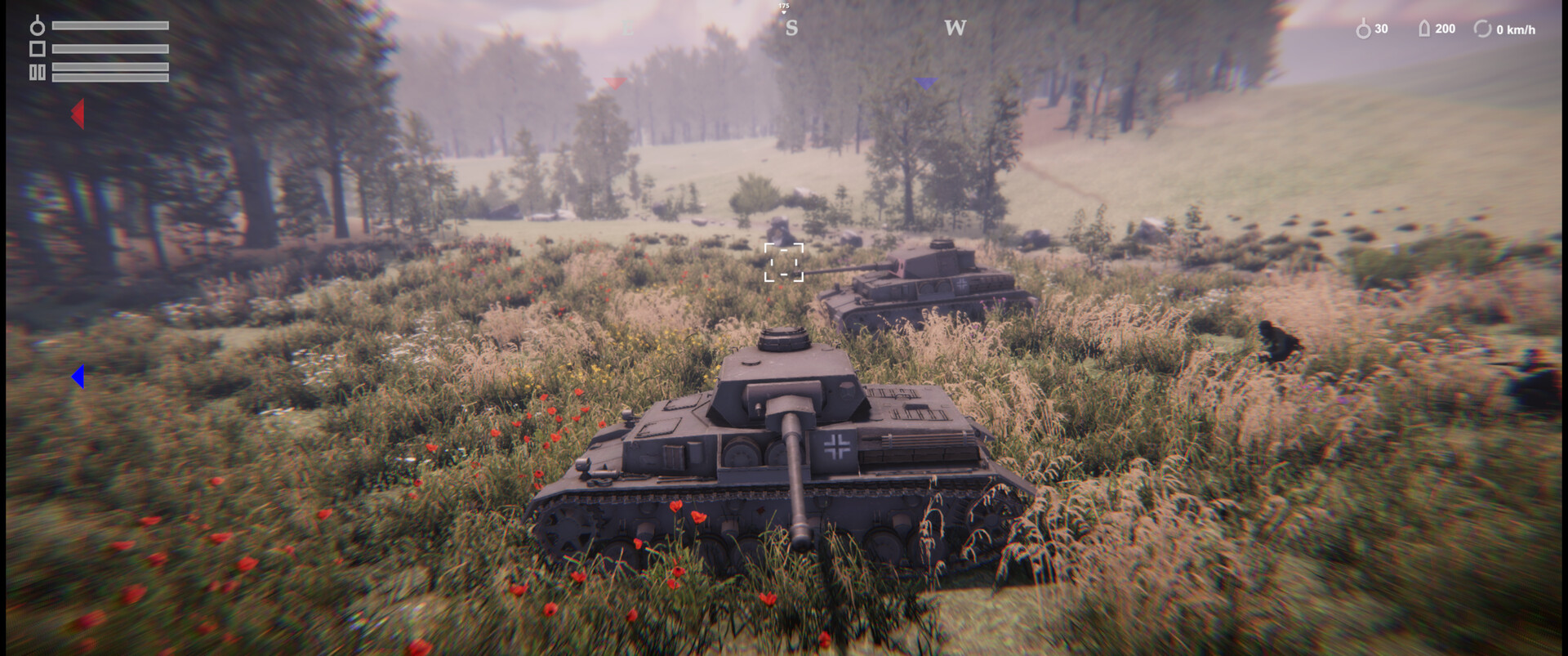Image resolution: width=1568 pixels, height=656 pixels.
Task: Click the turret/hull square status icon
Action: point(38,49)
